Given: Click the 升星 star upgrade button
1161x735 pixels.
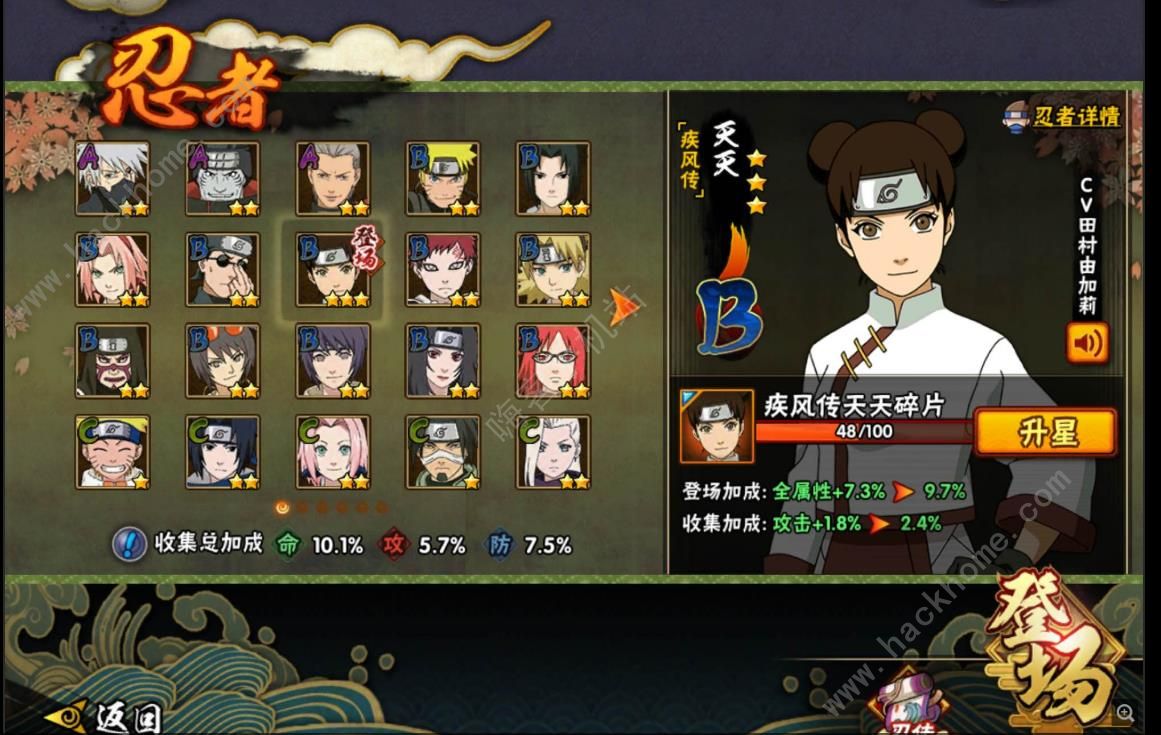Looking at the screenshot, I should pyautogui.click(x=1045, y=432).
